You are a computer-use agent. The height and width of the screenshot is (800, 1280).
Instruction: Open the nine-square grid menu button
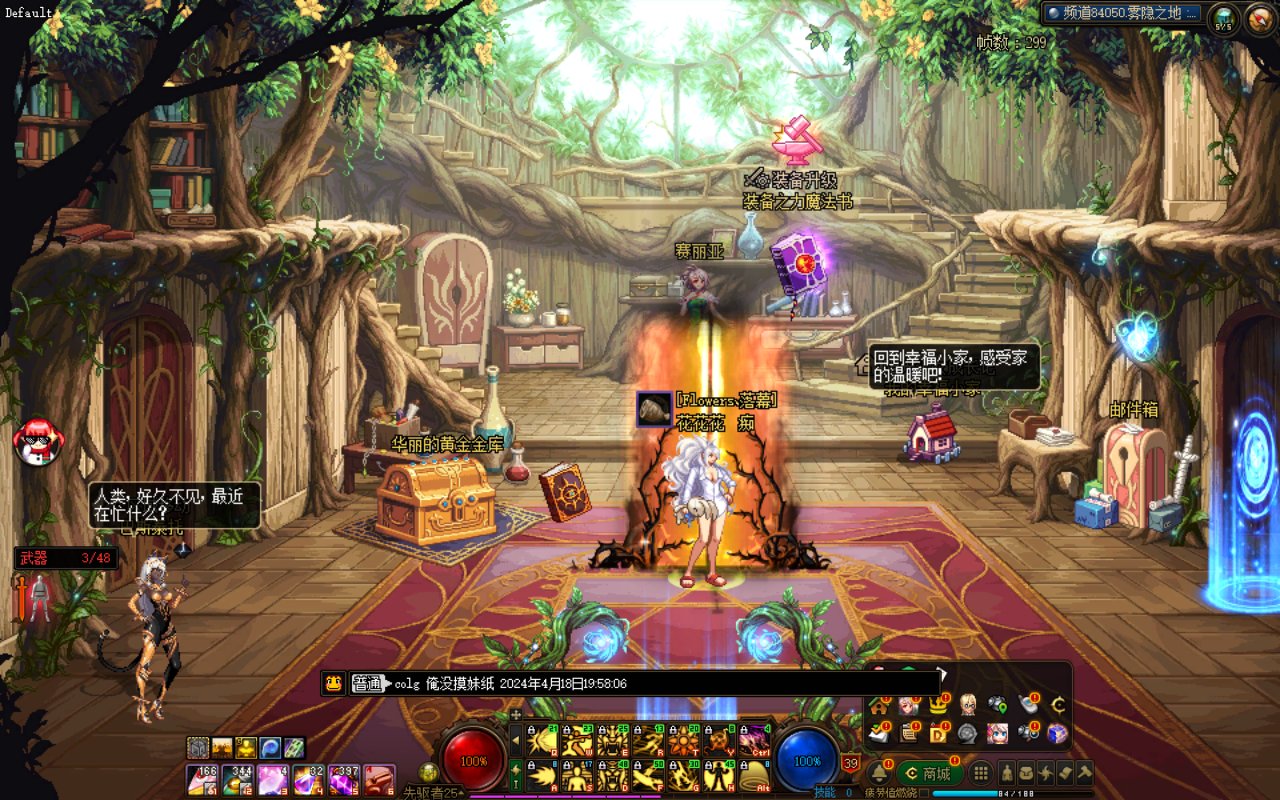click(982, 773)
